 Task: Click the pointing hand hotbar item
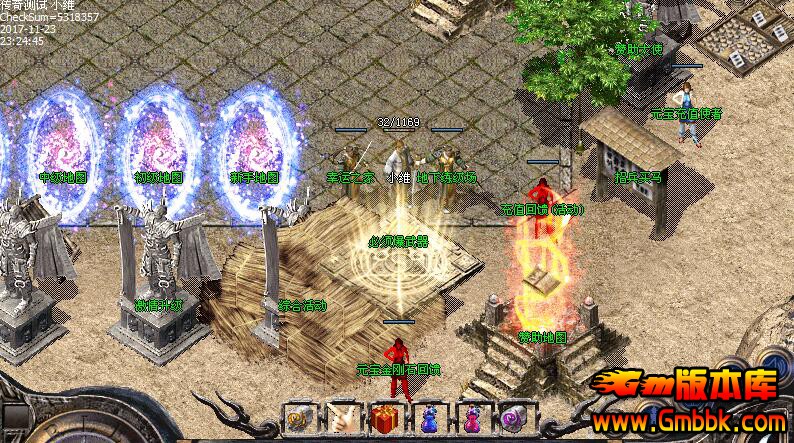point(340,417)
